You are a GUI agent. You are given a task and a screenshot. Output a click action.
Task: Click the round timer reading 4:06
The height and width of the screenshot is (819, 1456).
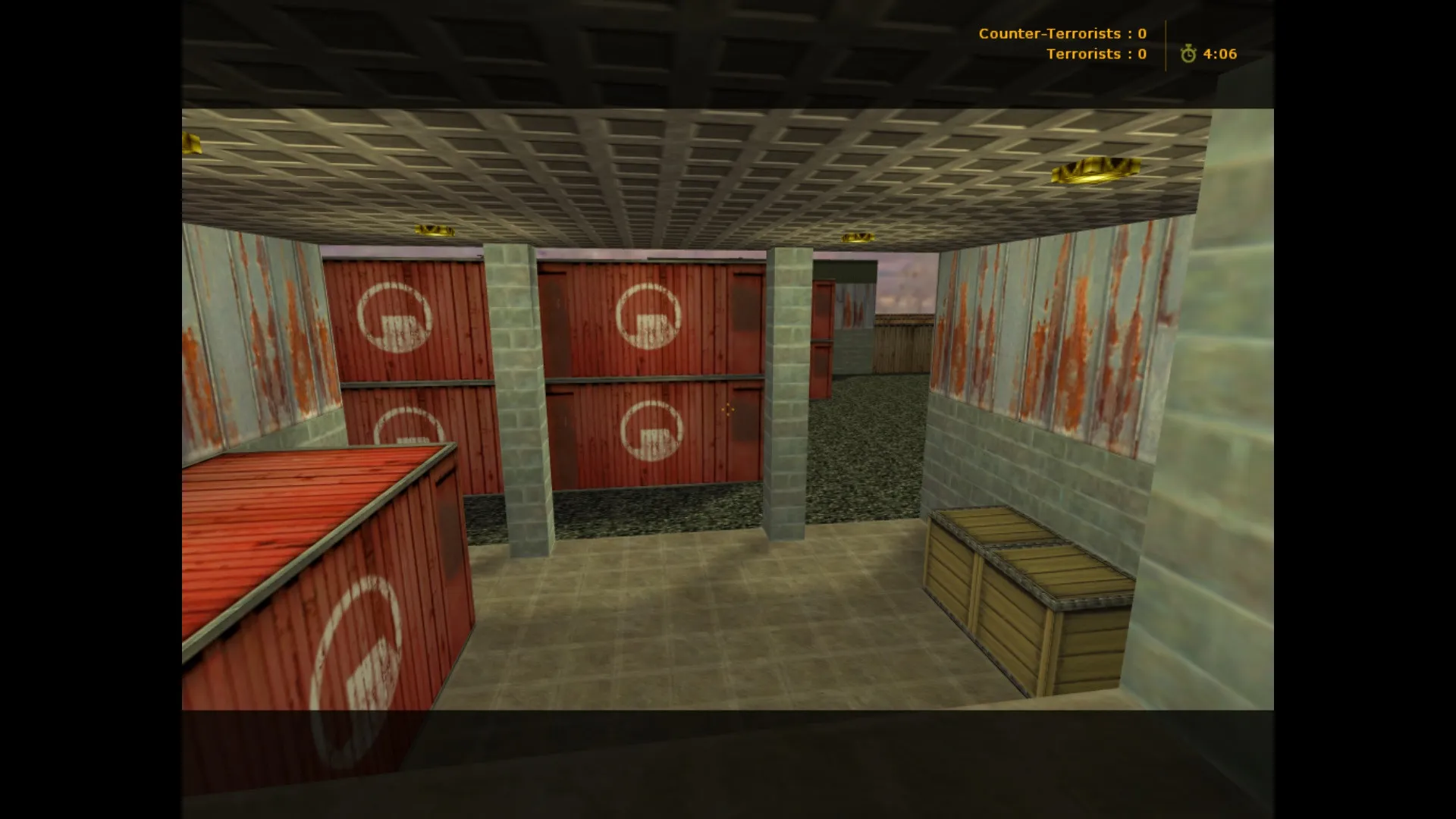1219,55
